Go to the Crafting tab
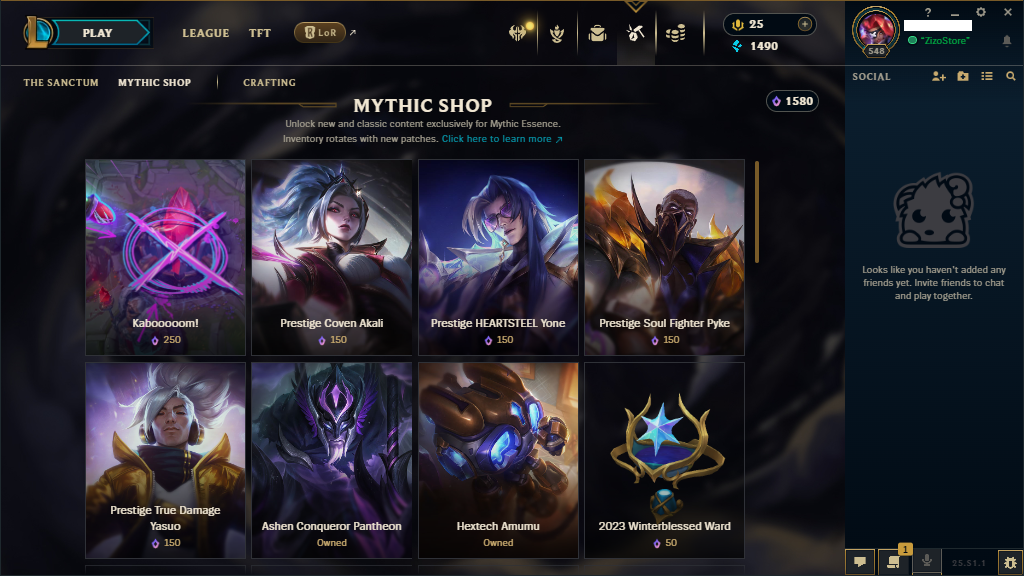The height and width of the screenshot is (576, 1024). 269,82
